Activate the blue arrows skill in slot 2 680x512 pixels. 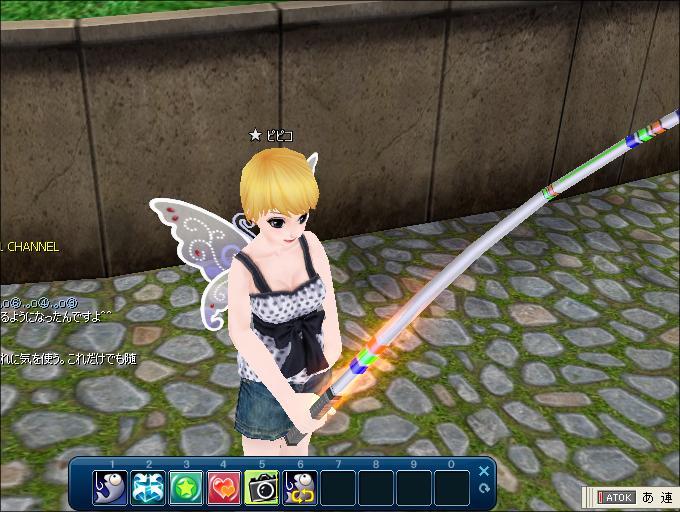[149, 487]
